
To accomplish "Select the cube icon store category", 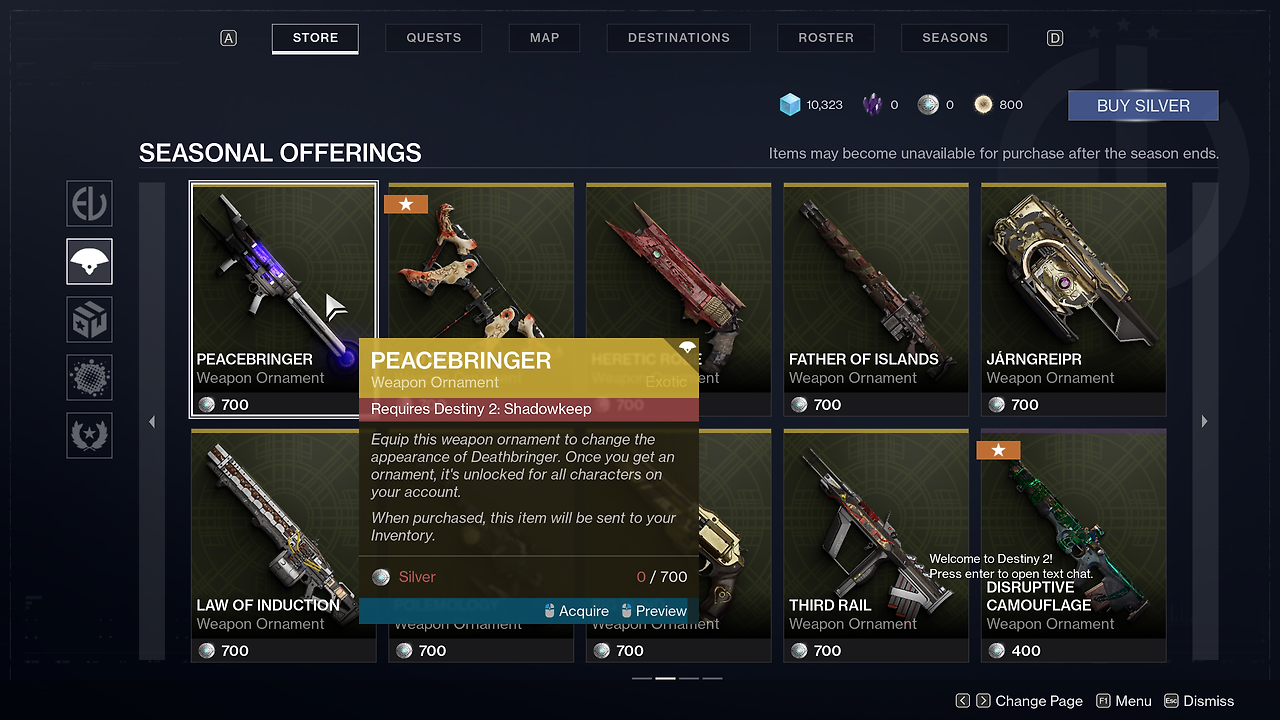I will (90, 320).
